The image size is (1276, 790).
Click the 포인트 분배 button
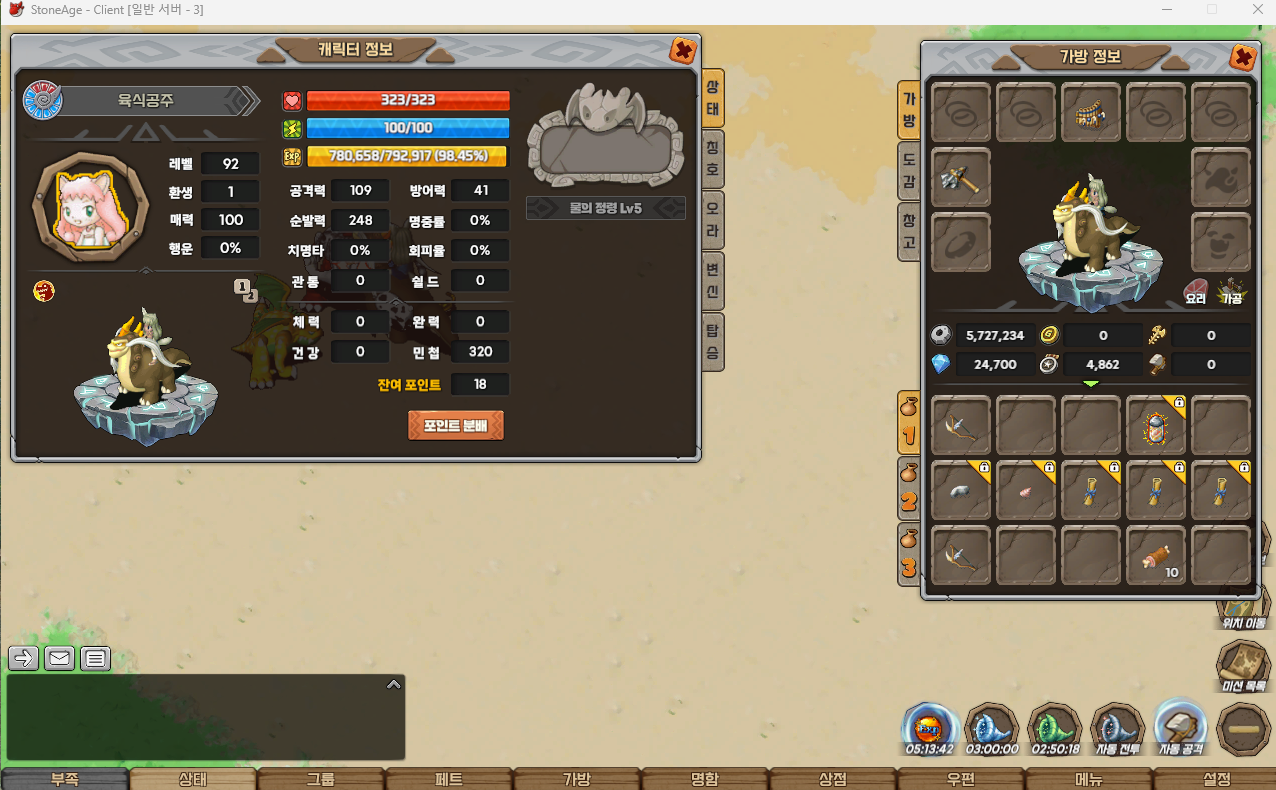[x=455, y=425]
